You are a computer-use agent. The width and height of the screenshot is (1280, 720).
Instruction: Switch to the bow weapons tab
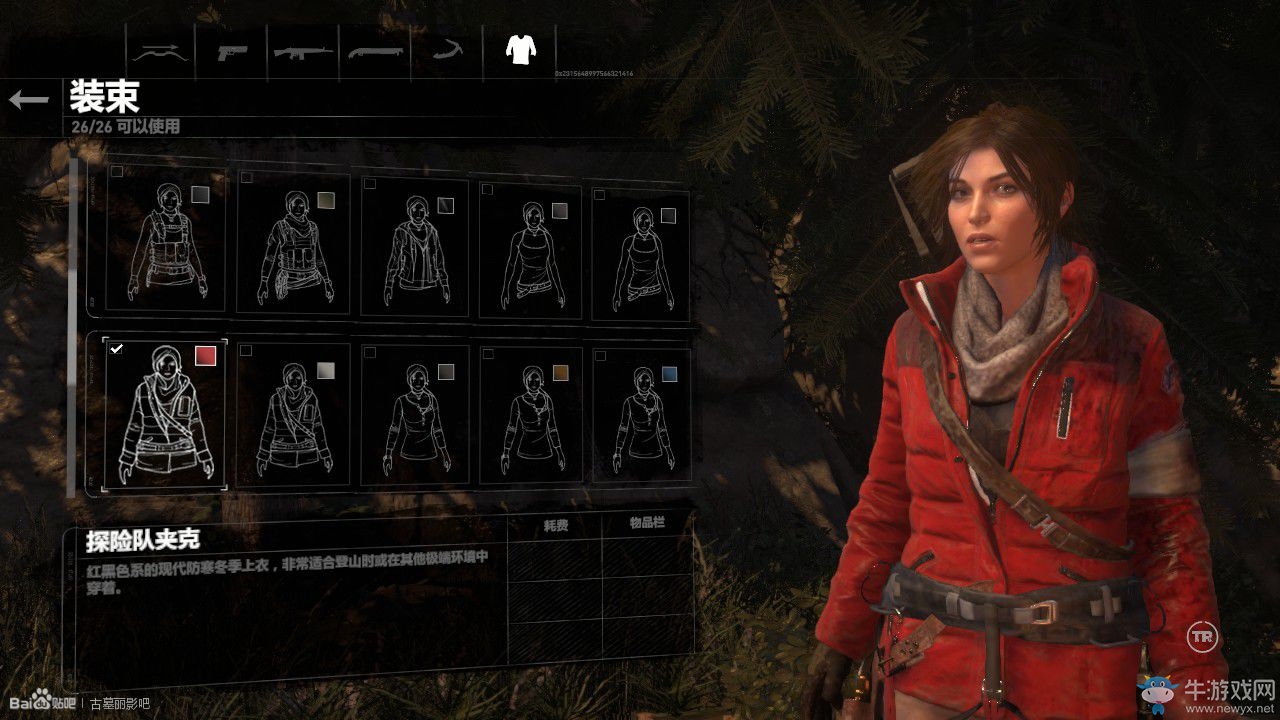pyautogui.click(x=161, y=52)
